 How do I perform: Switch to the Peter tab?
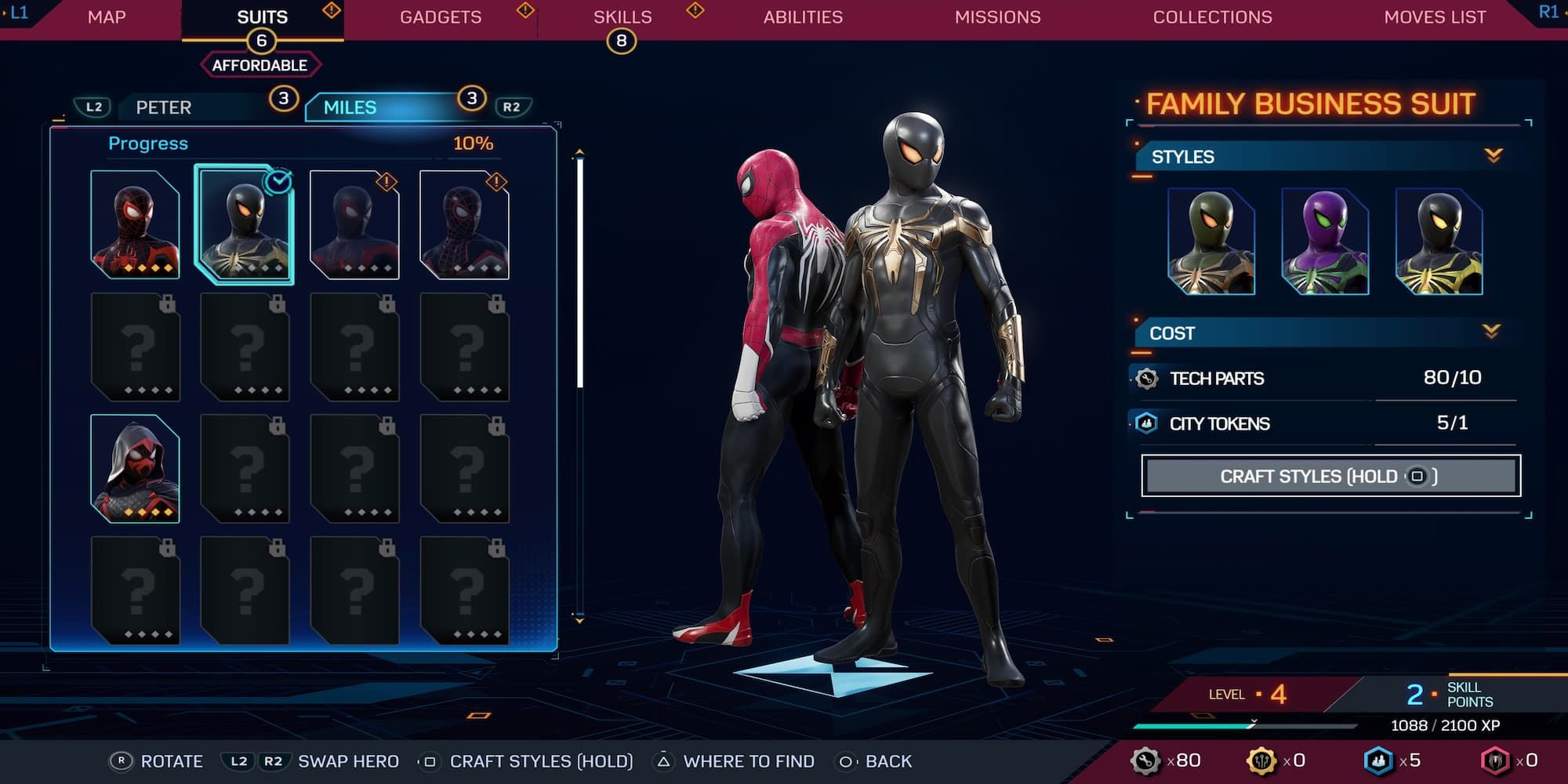tap(162, 107)
